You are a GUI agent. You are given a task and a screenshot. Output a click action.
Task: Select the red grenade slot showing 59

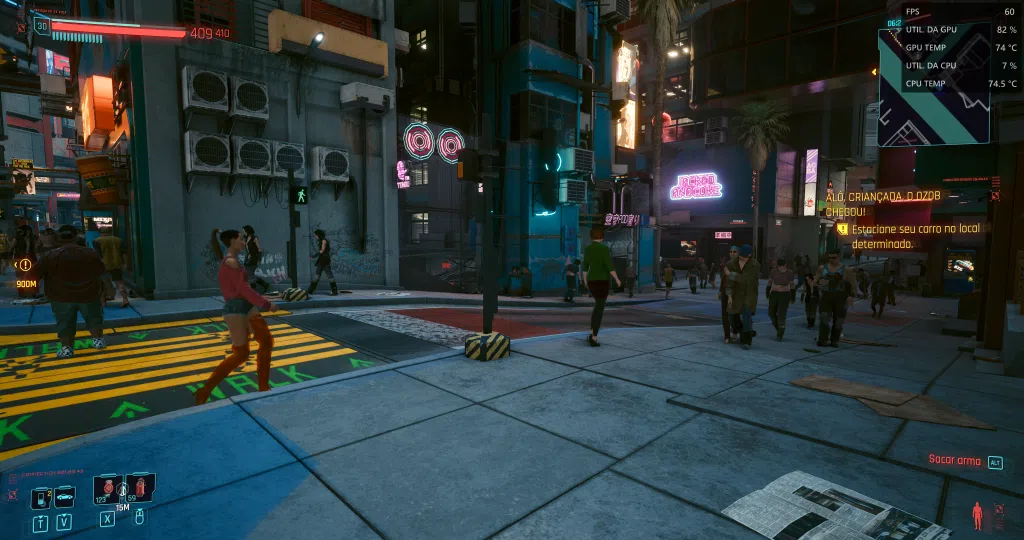pos(139,489)
